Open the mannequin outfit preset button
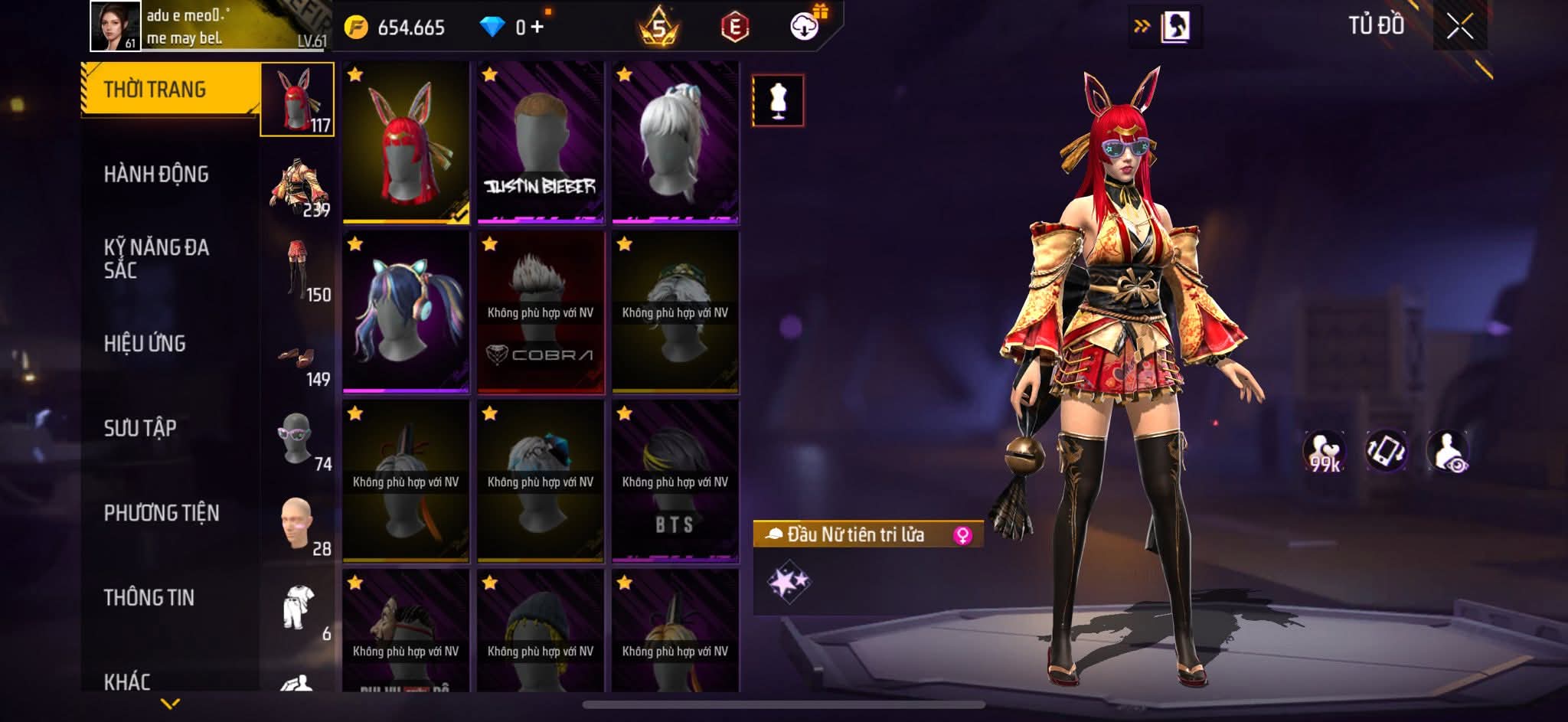The image size is (1568, 722). pyautogui.click(x=778, y=100)
